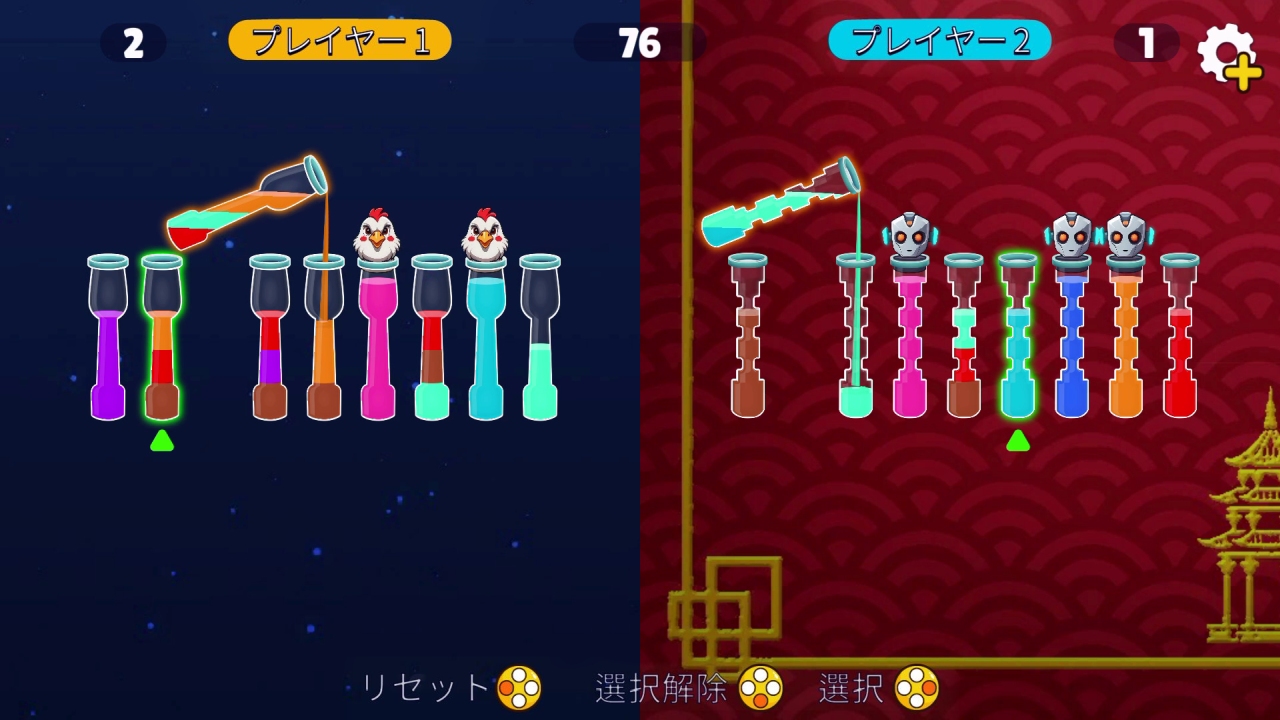The width and height of the screenshot is (1280, 720).
Task: Open the プレイヤー1 name banner
Action: click(x=338, y=42)
